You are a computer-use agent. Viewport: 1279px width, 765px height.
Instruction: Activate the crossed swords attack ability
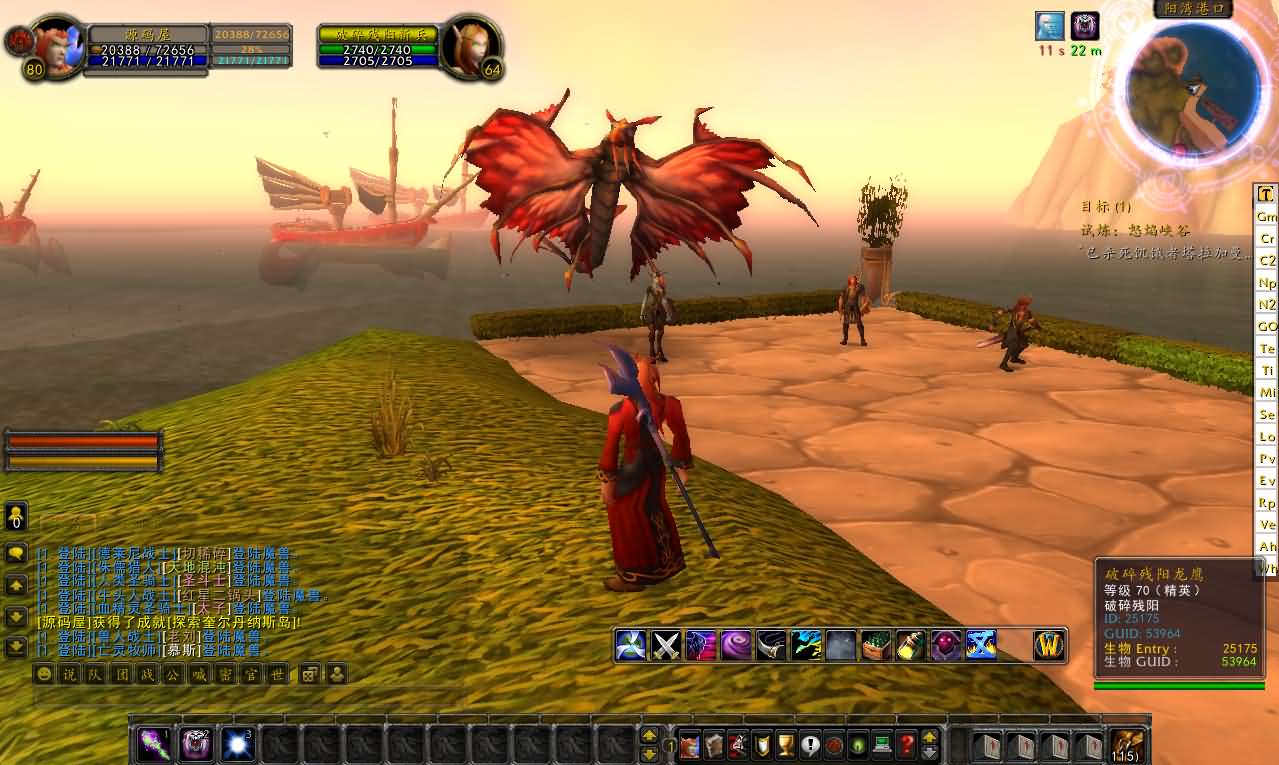(x=666, y=645)
